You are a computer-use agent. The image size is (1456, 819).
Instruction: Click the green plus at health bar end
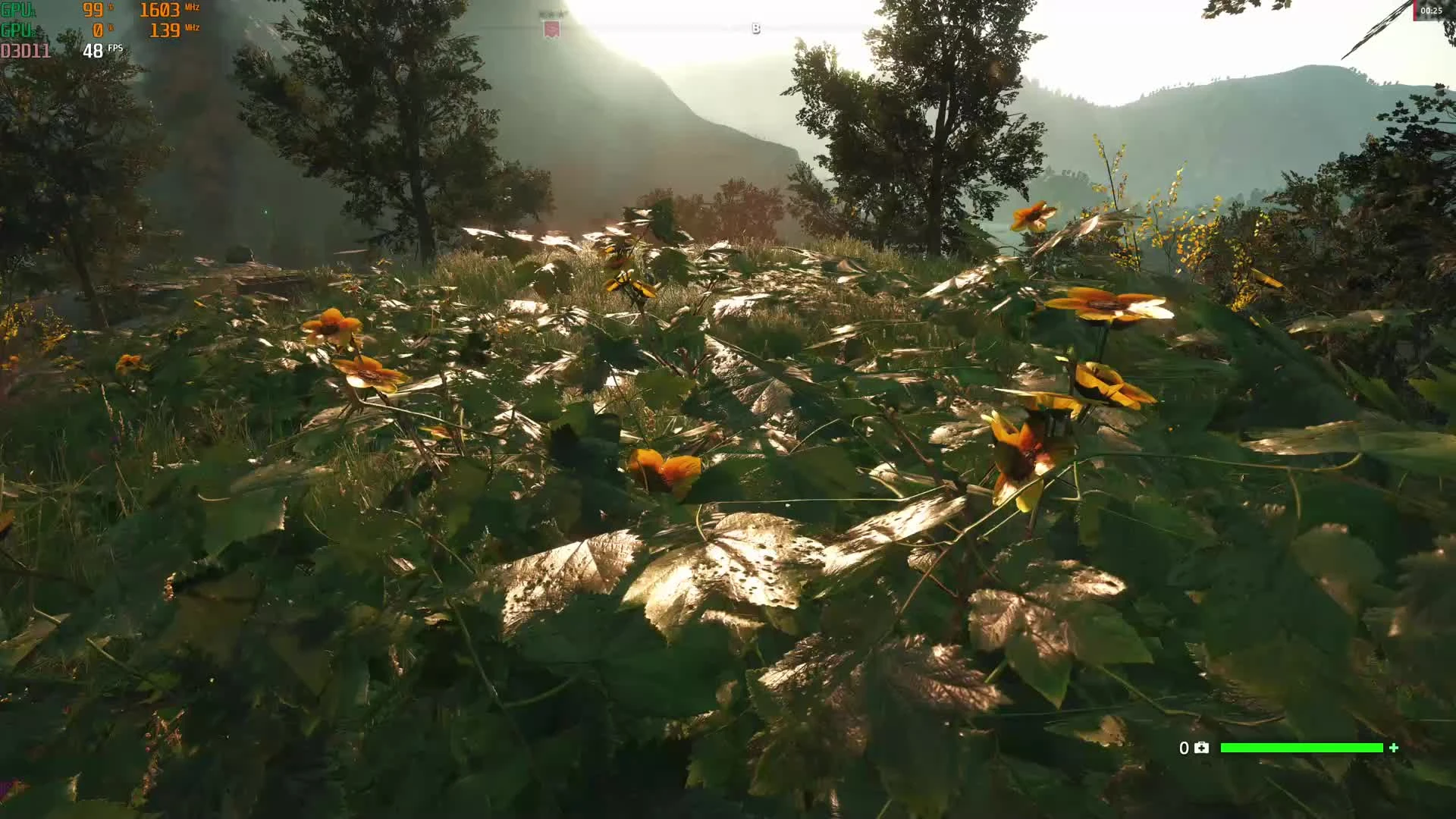click(x=1395, y=748)
